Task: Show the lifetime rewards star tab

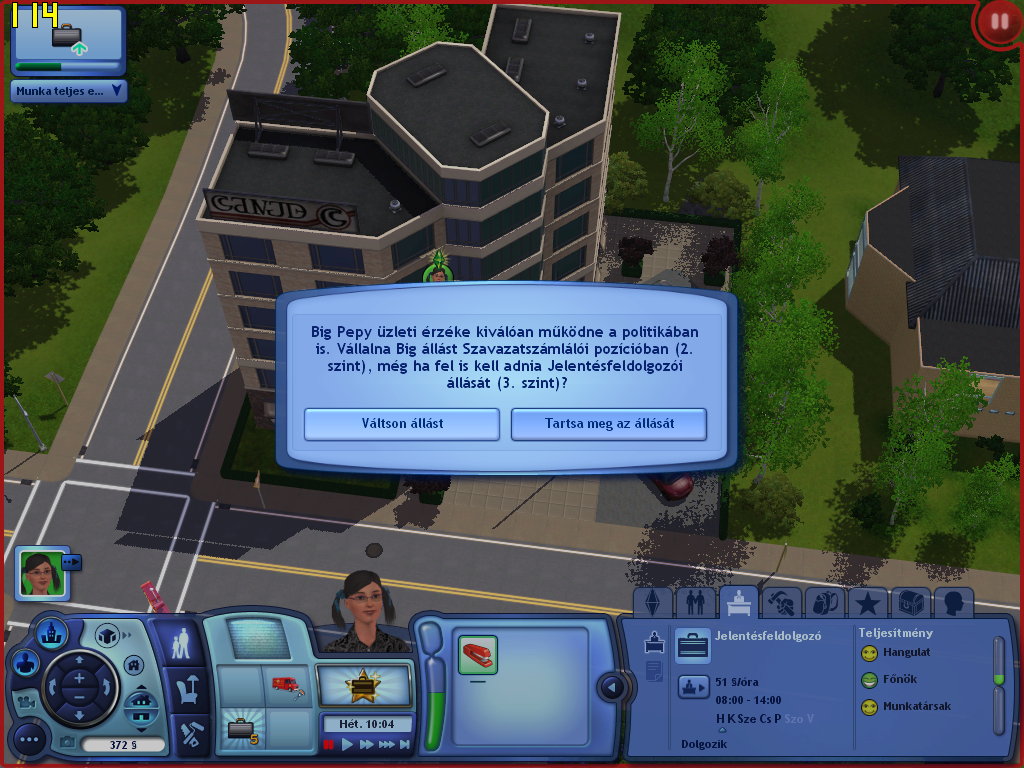Action: coord(868,603)
